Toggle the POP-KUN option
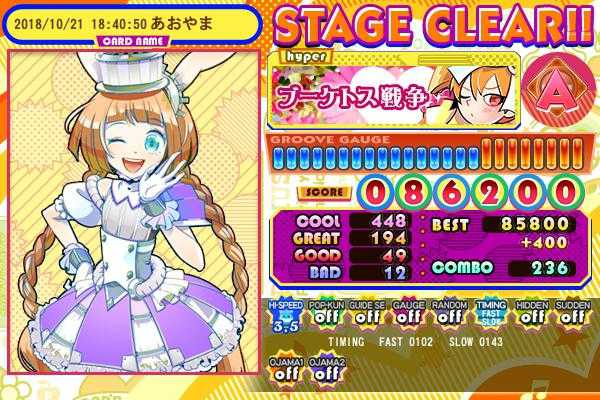This screenshot has width=600, height=400. point(322,315)
